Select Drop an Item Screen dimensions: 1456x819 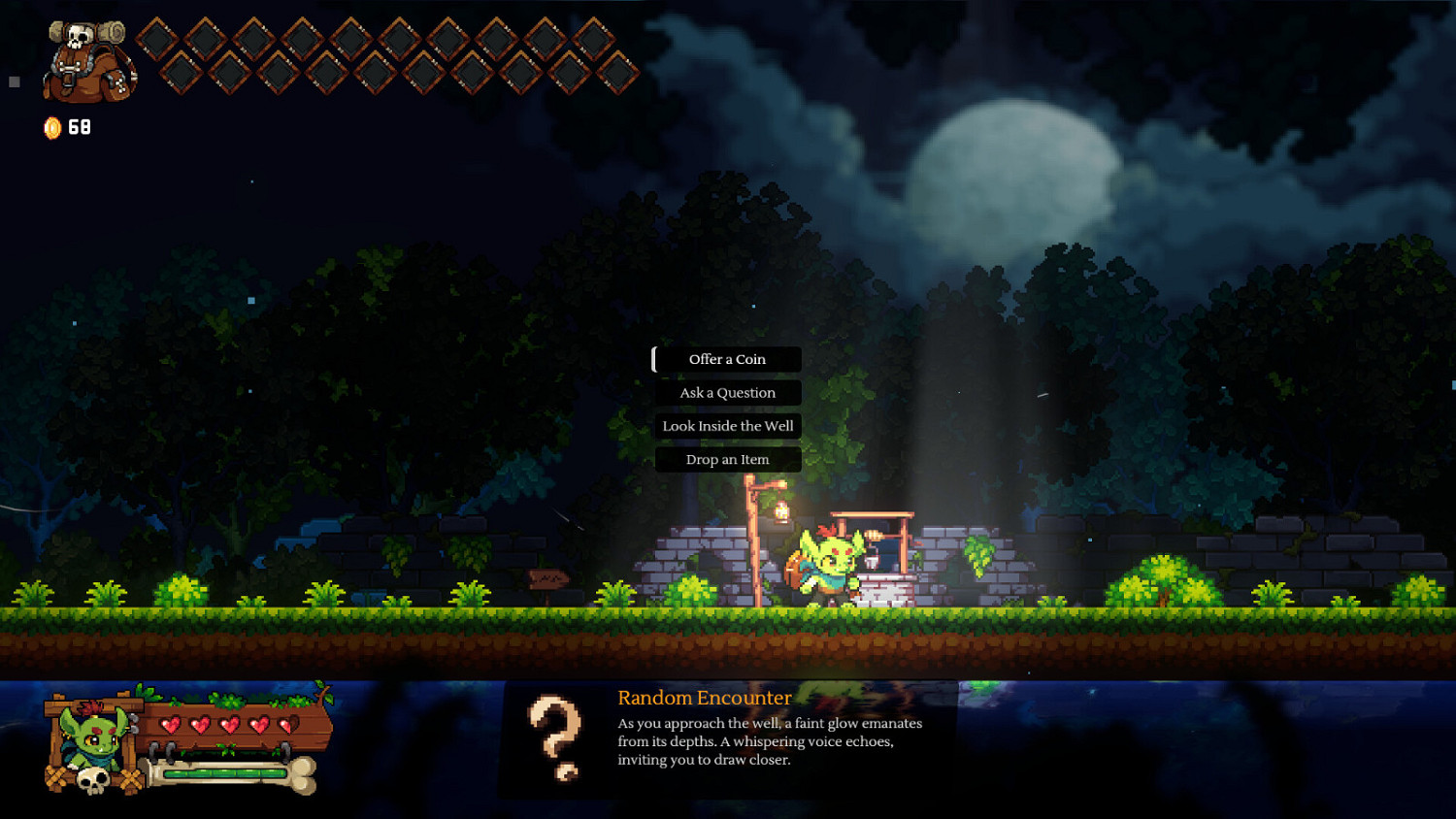click(727, 459)
